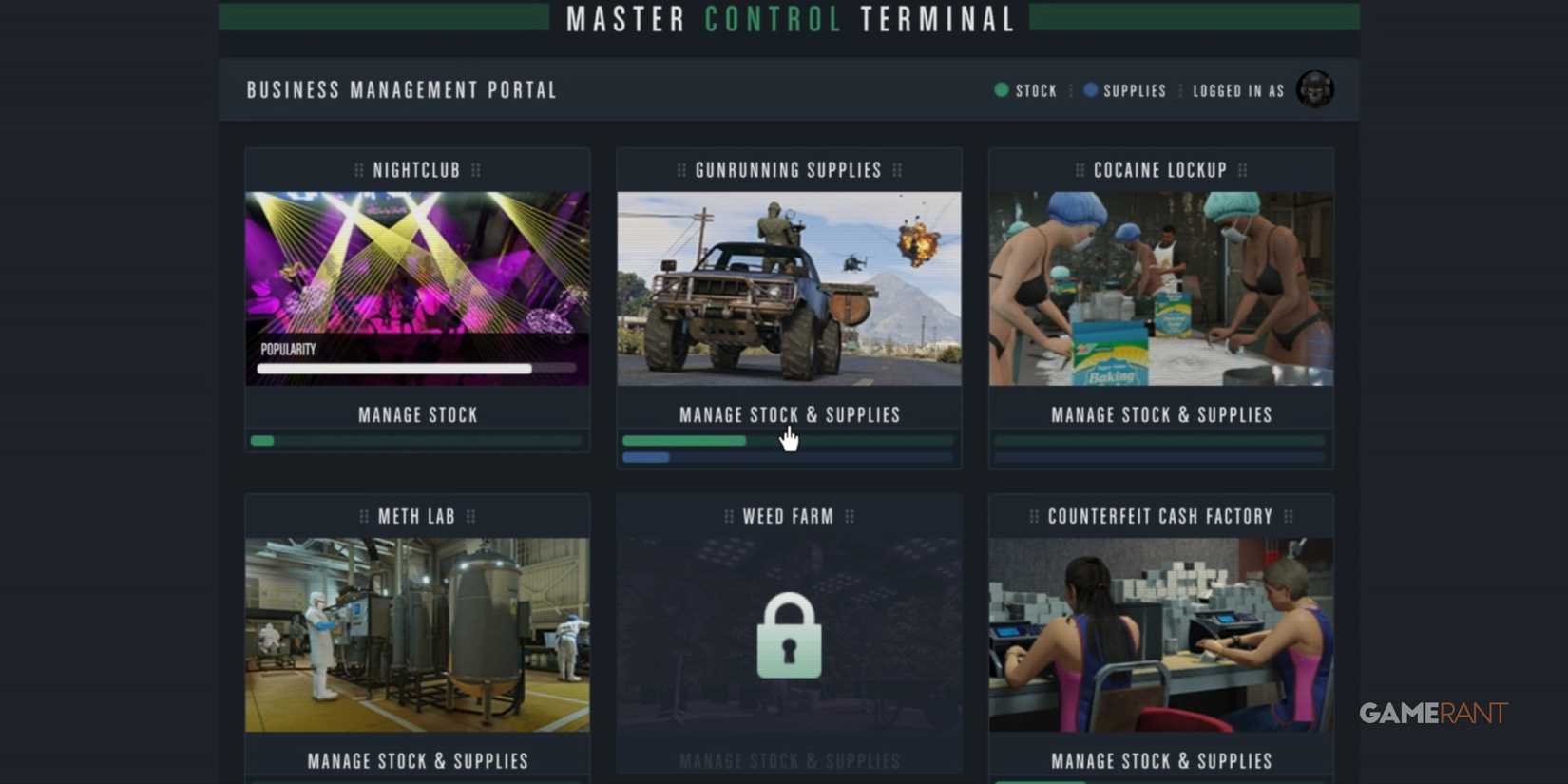Viewport: 1568px width, 784px height.
Task: Select the BUSINESS MANAGEMENT PORTAL header
Action: click(400, 90)
